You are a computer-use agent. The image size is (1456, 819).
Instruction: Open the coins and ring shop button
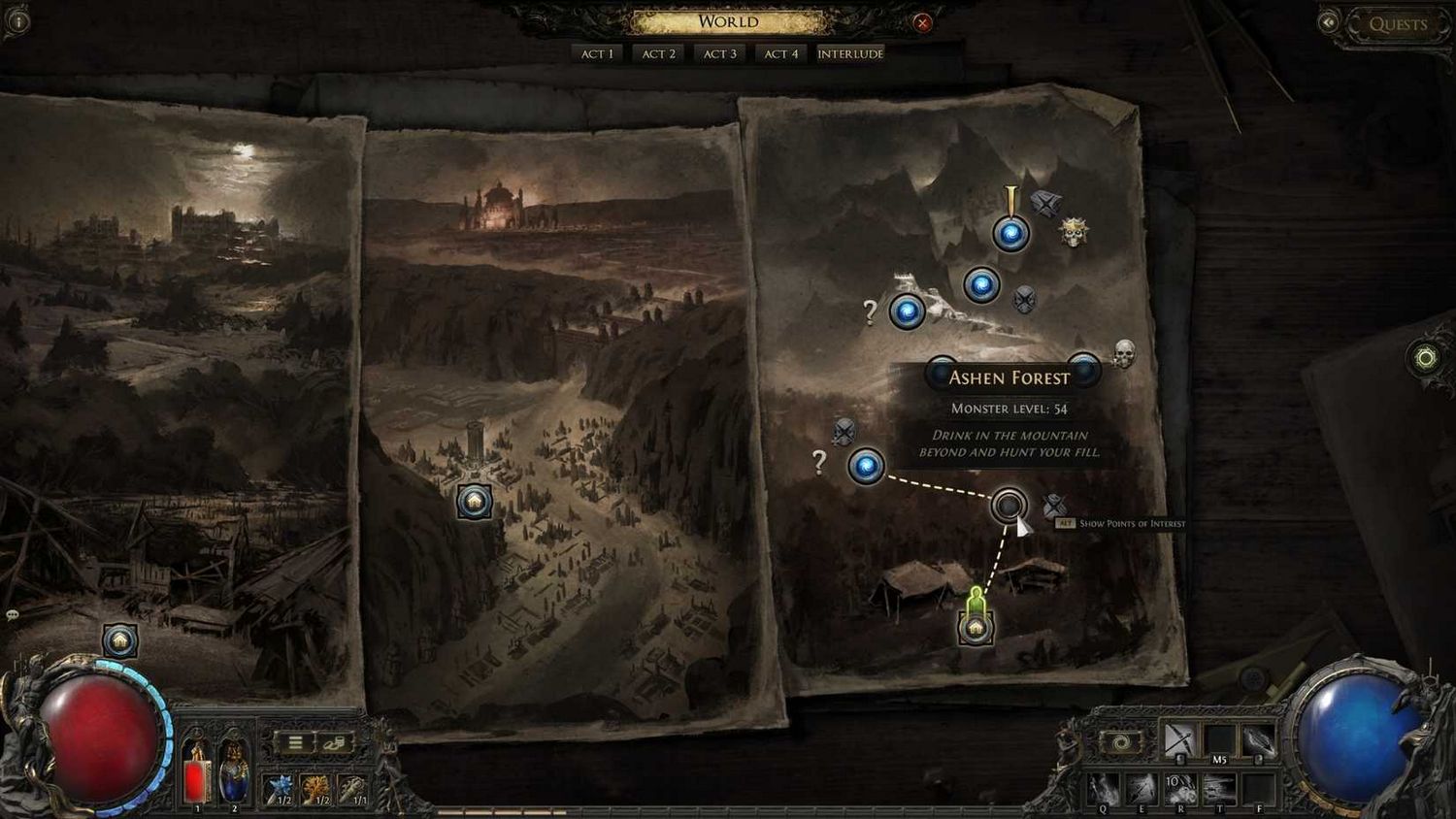tap(334, 743)
